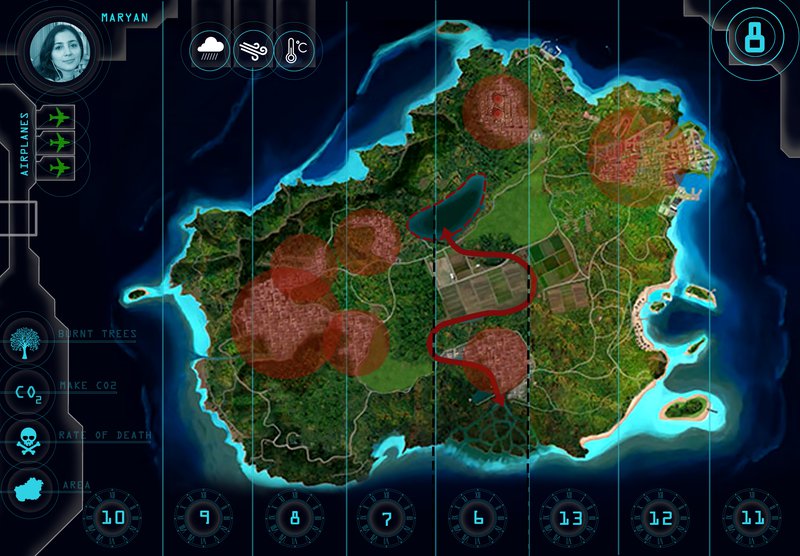Activate zone number 12 dial

[661, 518]
